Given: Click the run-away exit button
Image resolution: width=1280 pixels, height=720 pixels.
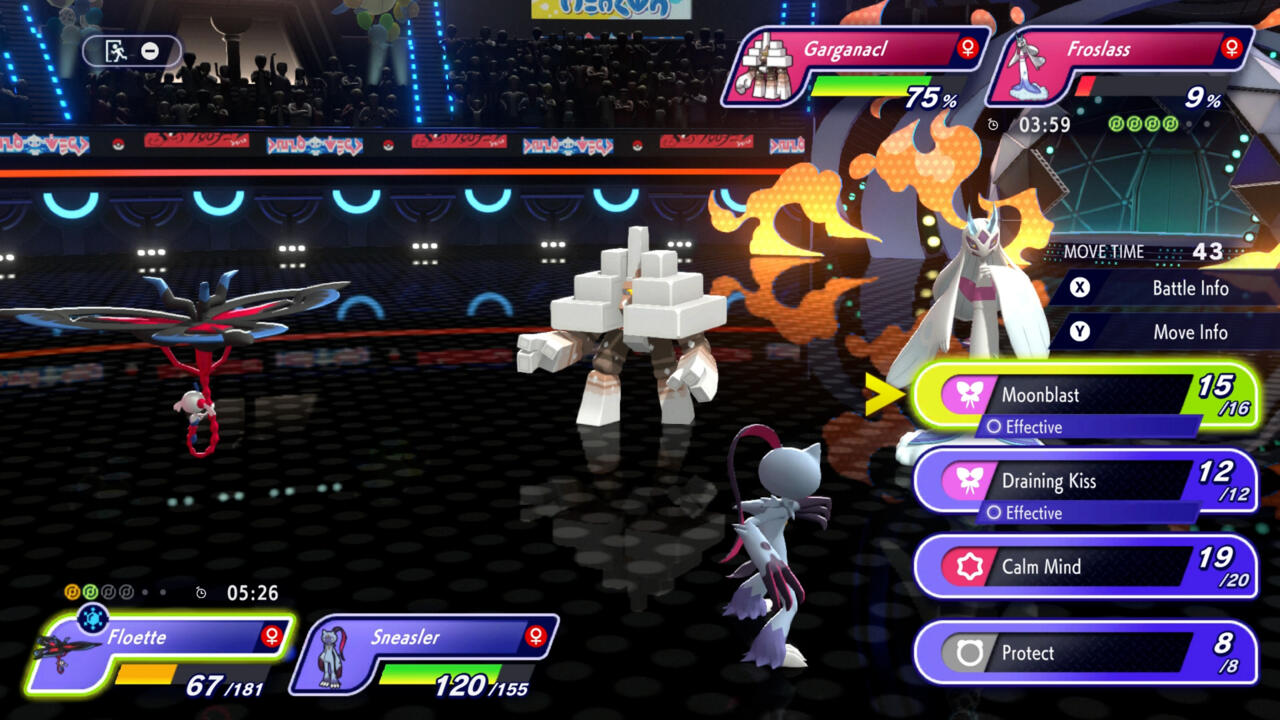Looking at the screenshot, I should [x=132, y=51].
